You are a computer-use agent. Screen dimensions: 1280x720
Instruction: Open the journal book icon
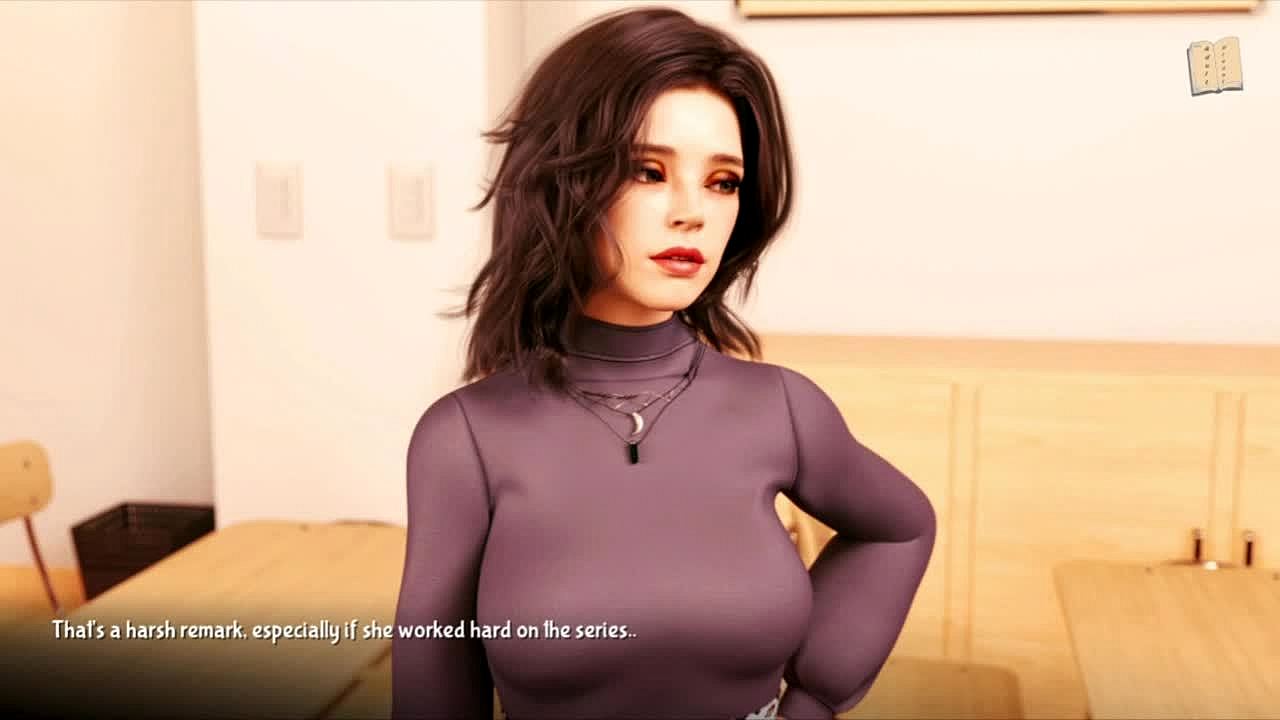1214,66
